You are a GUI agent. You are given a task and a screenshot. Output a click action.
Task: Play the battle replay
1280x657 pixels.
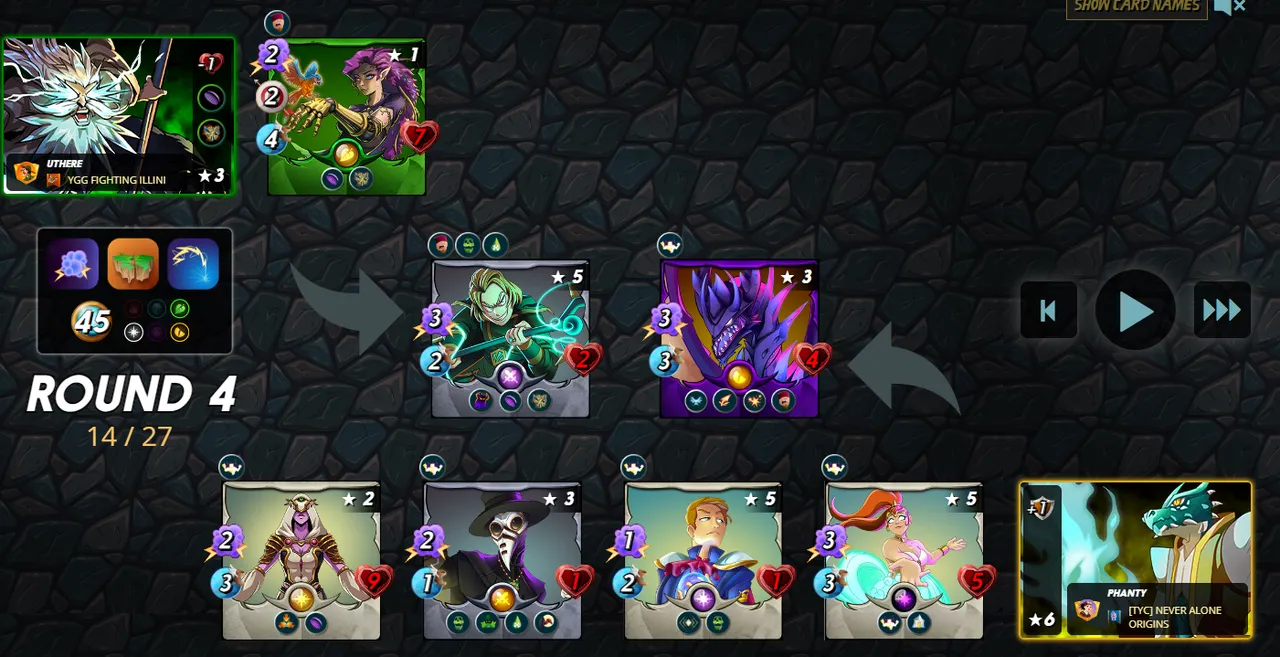[x=1135, y=311]
